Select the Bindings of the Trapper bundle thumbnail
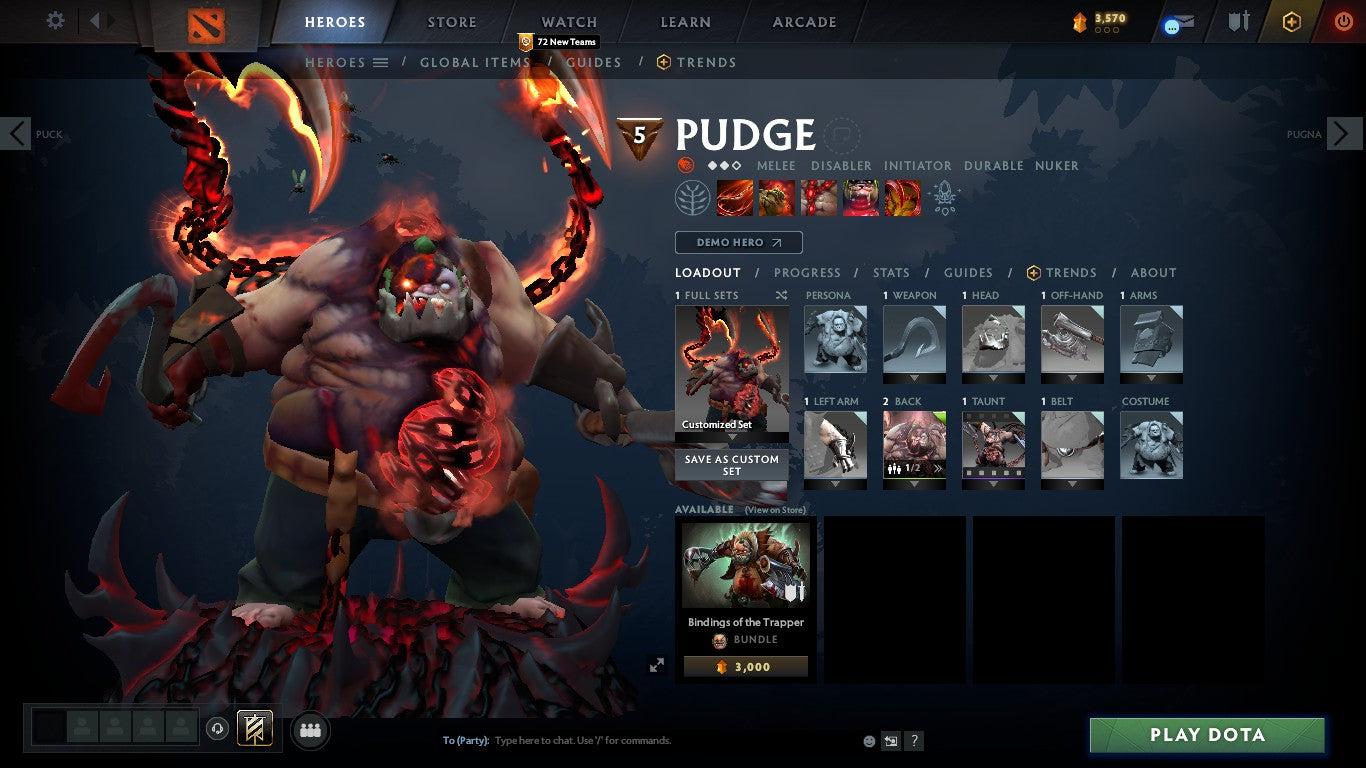The width and height of the screenshot is (1366, 768). click(x=744, y=565)
